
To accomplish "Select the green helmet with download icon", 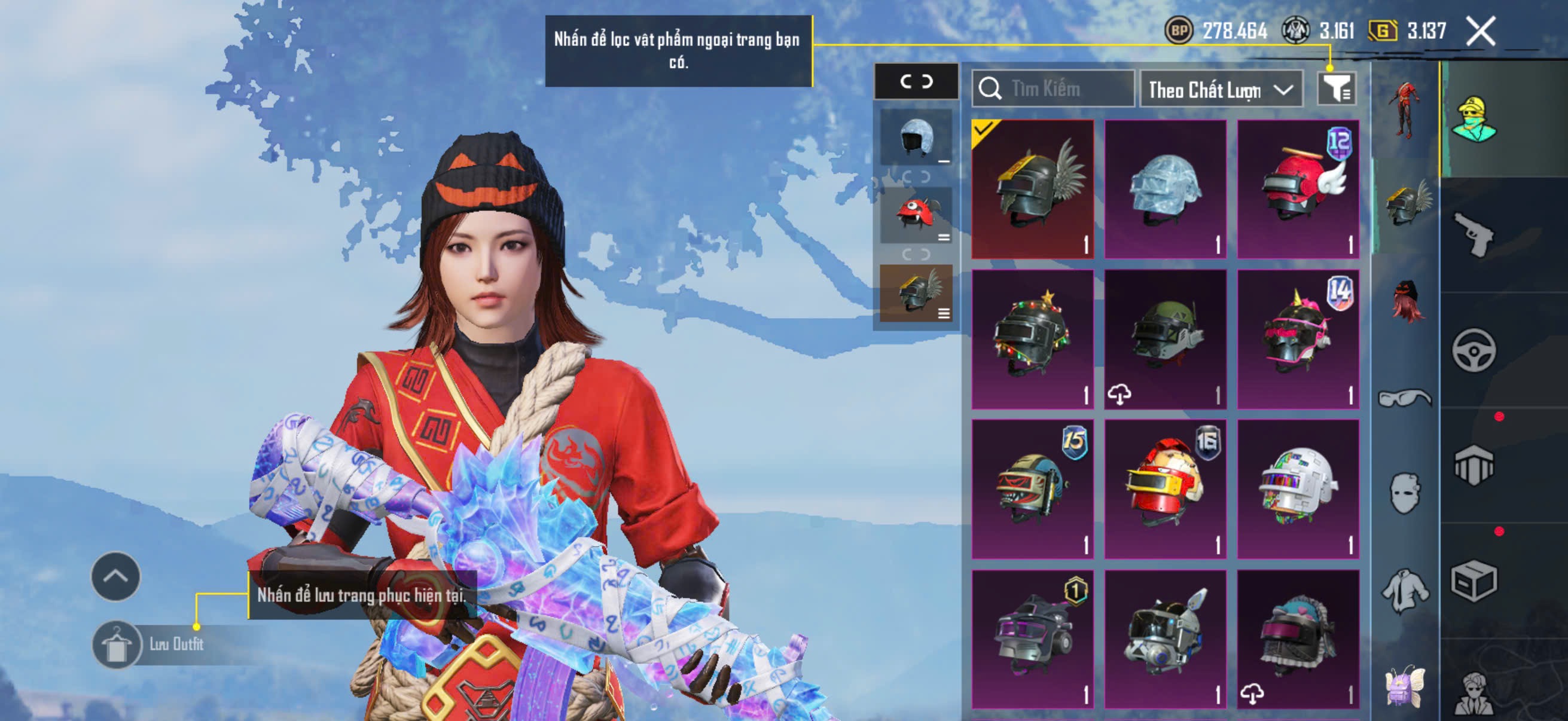I will pyautogui.click(x=1165, y=339).
